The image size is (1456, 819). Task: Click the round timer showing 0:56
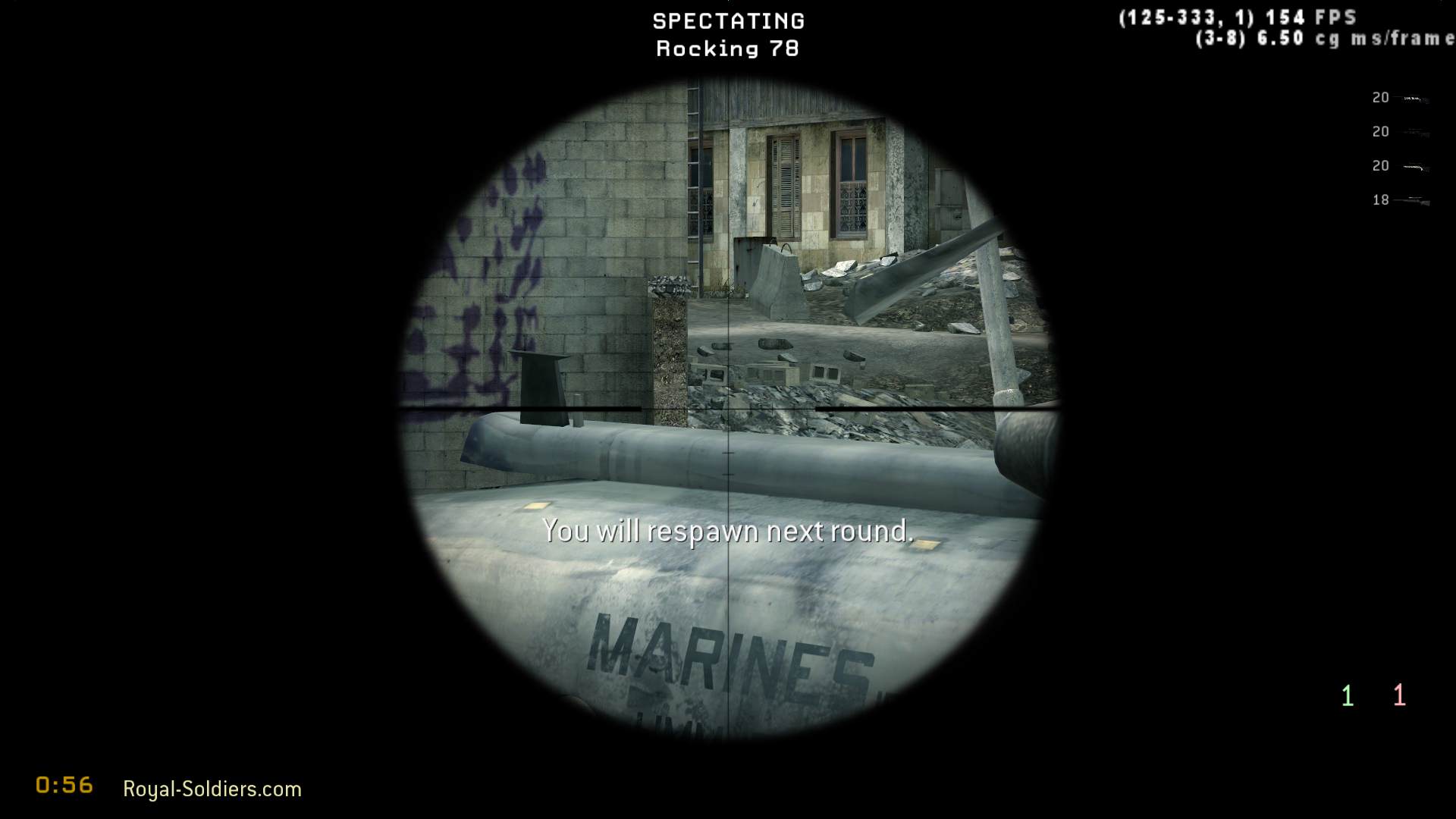pos(63,786)
